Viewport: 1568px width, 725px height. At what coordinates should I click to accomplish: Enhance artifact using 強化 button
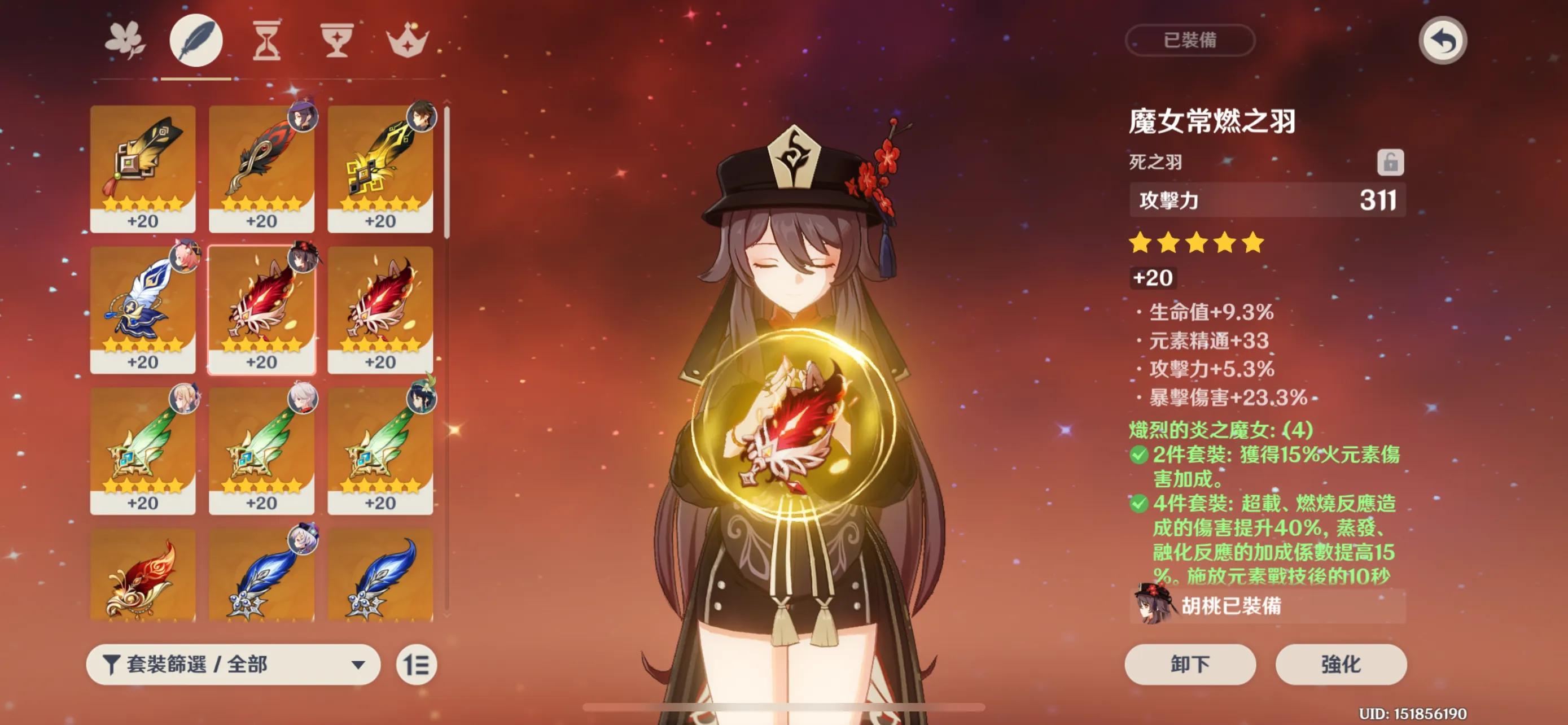1341,664
